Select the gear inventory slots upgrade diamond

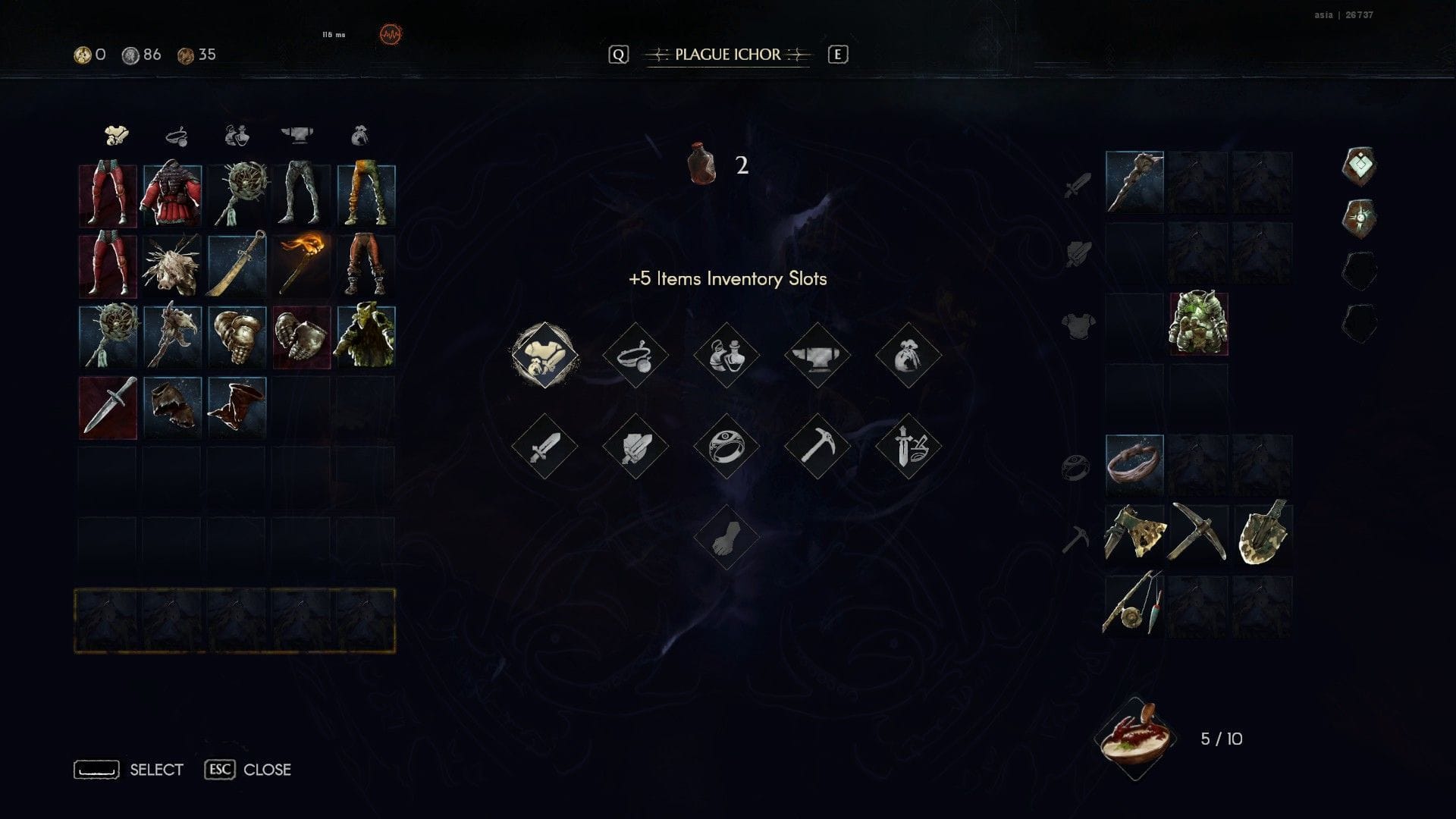coord(544,355)
